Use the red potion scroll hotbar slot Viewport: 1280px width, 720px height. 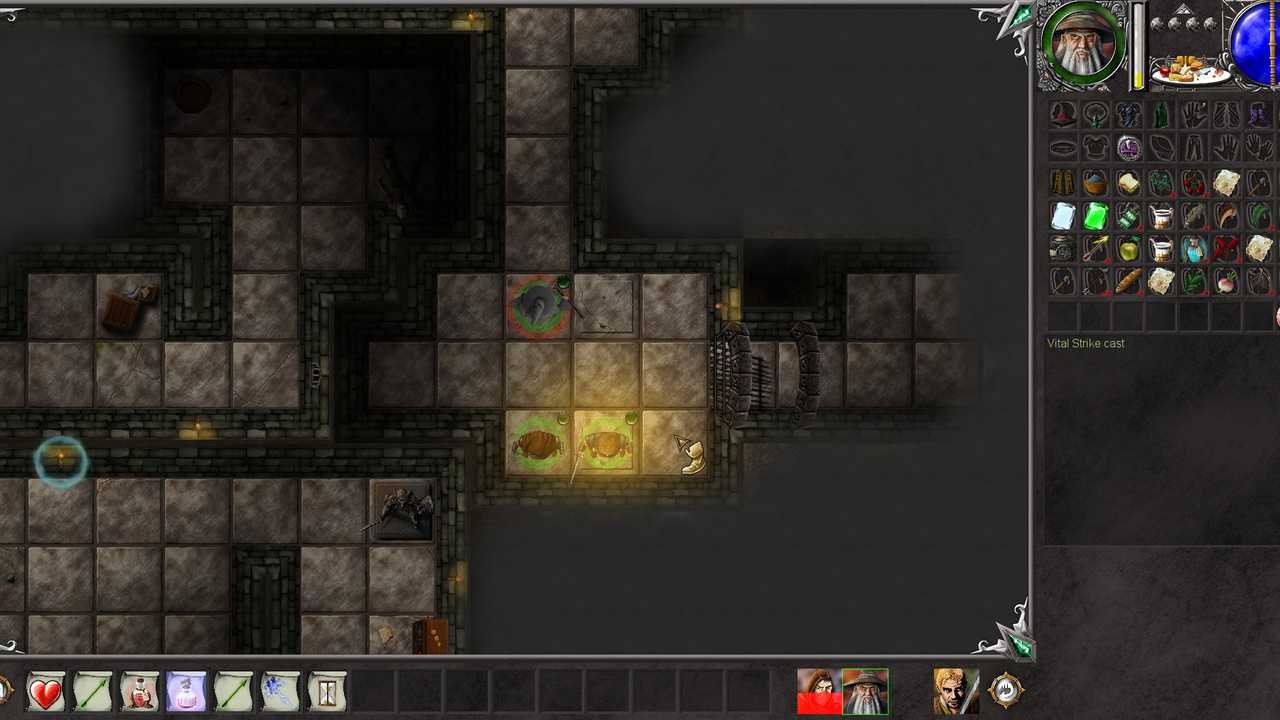coord(139,692)
